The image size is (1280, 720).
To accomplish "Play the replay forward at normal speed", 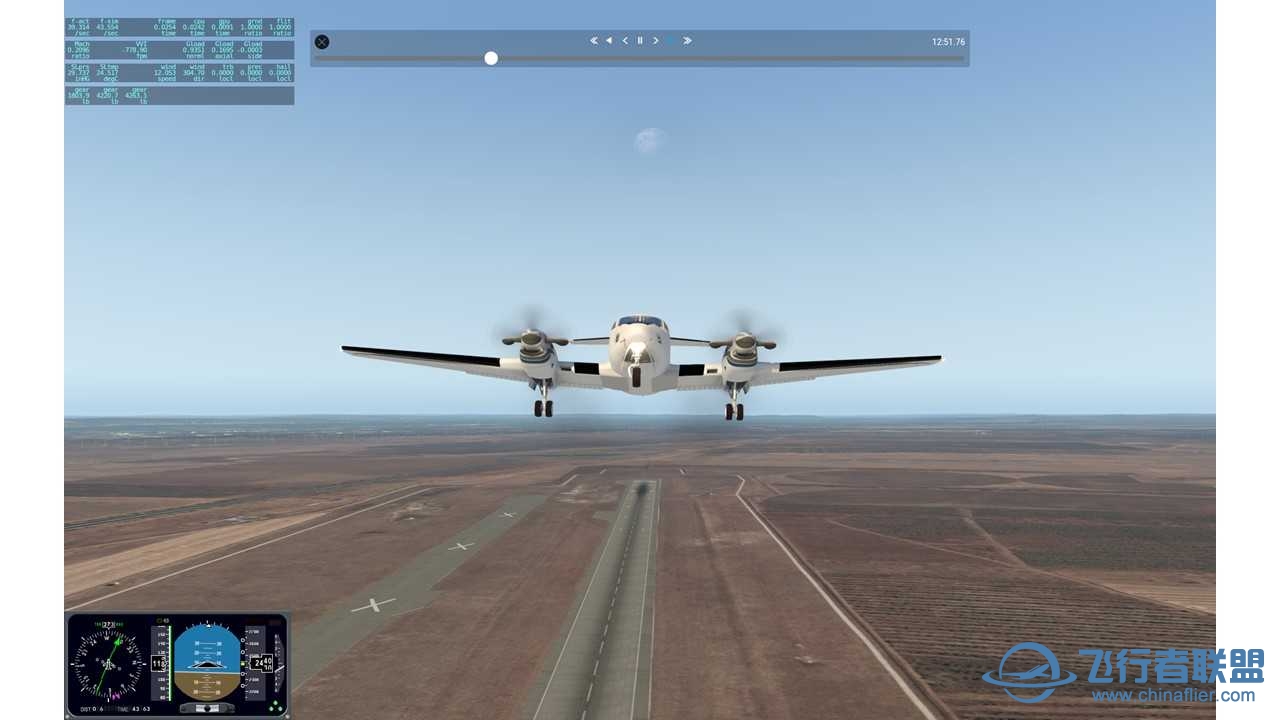I will pos(672,41).
